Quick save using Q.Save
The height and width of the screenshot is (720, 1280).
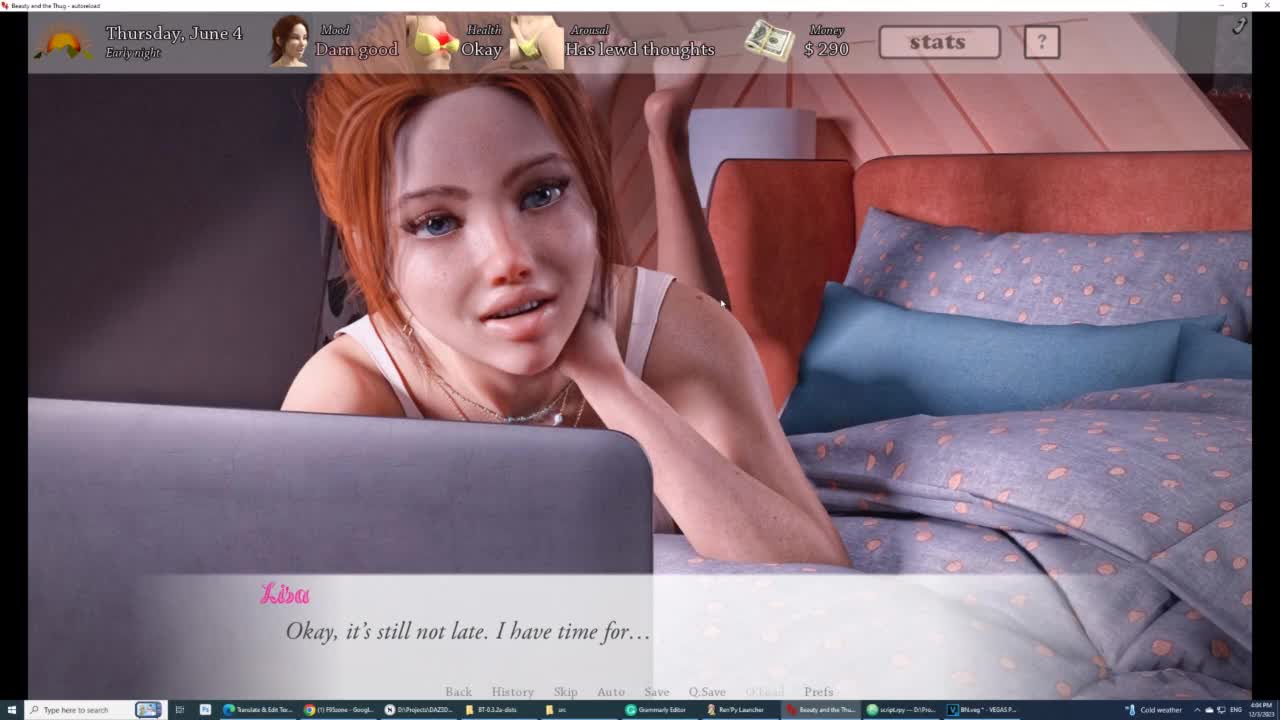pyautogui.click(x=706, y=692)
